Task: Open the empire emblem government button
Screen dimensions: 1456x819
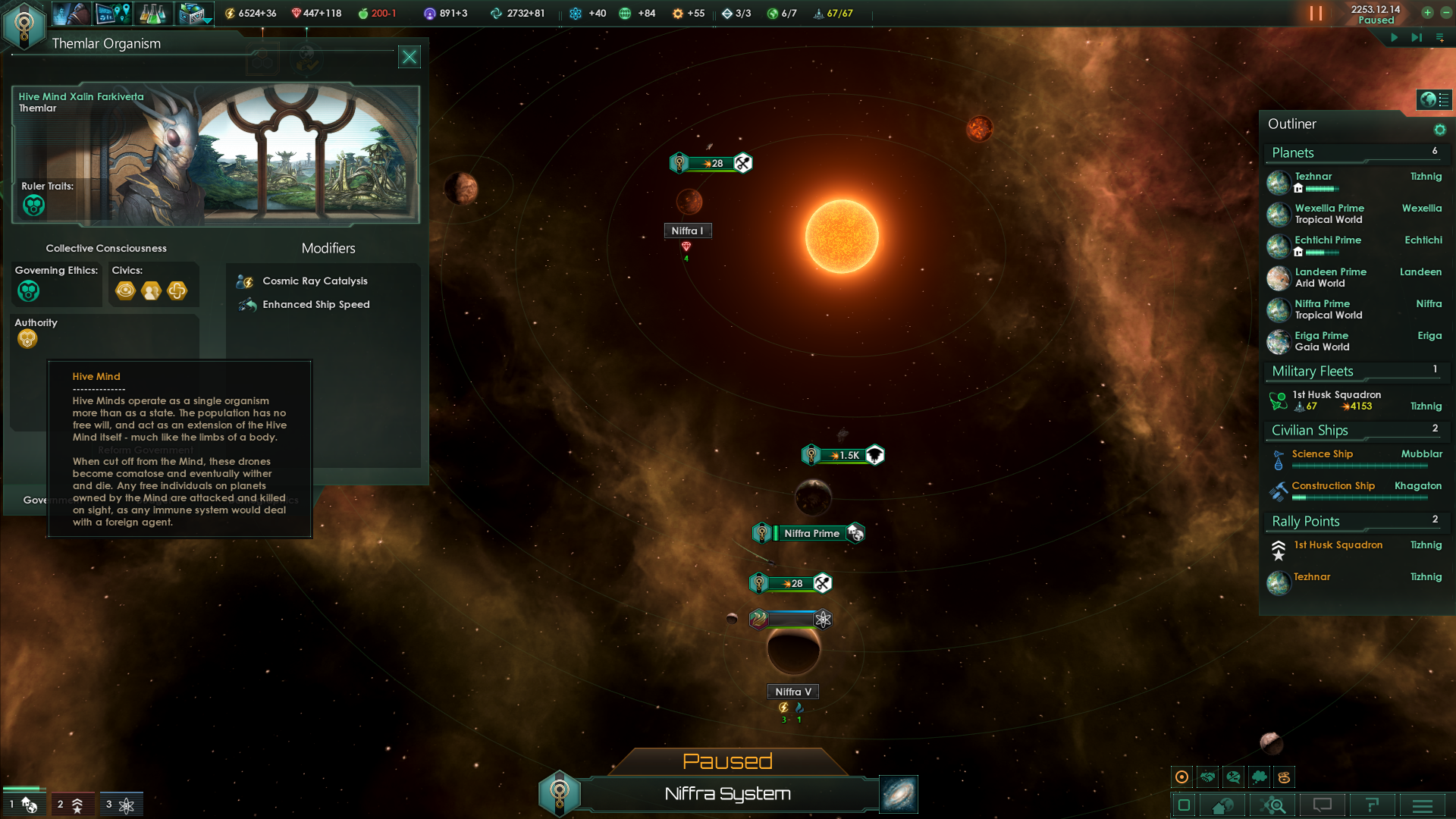Action: [x=24, y=24]
